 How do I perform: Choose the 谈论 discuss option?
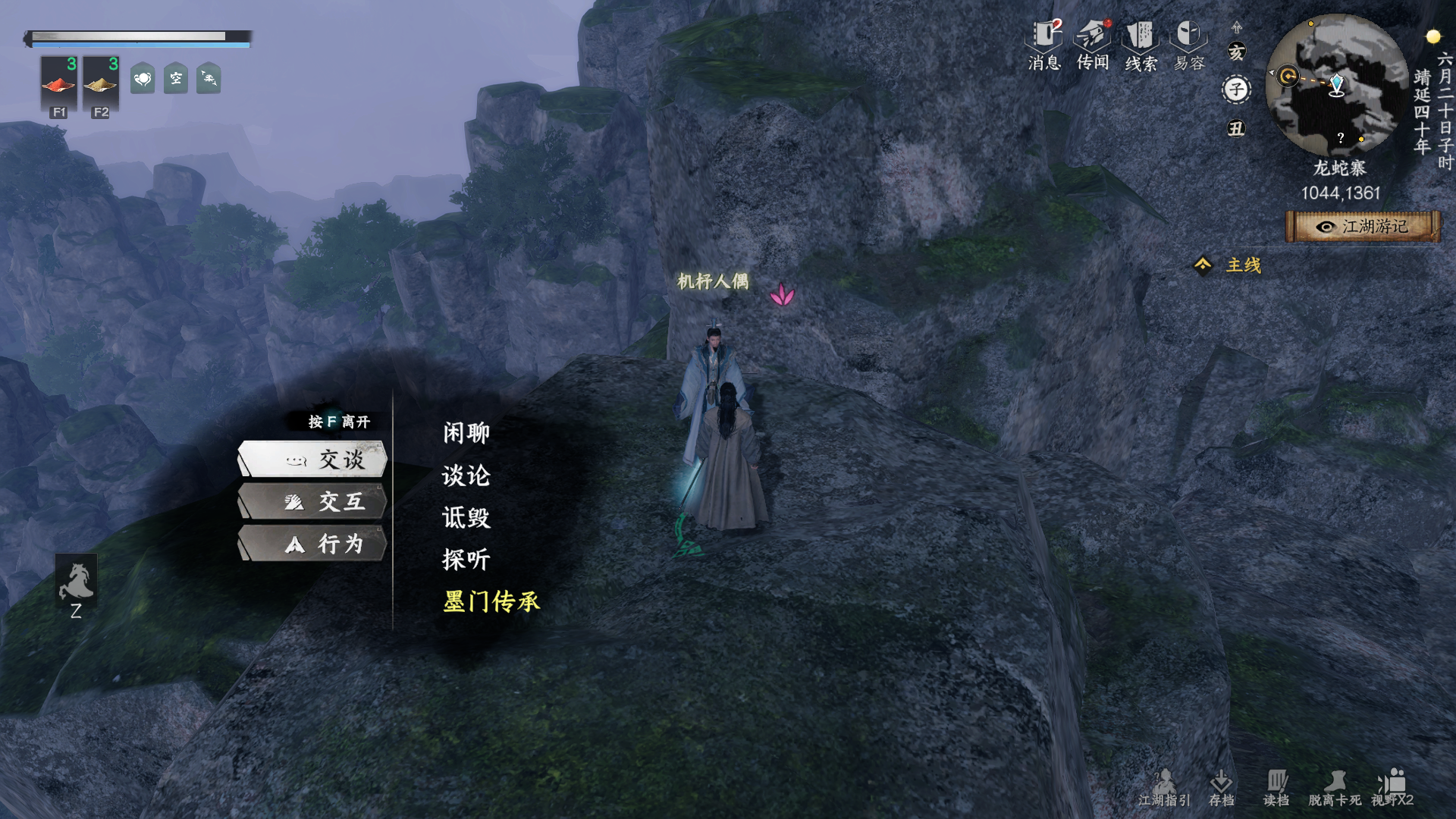466,475
